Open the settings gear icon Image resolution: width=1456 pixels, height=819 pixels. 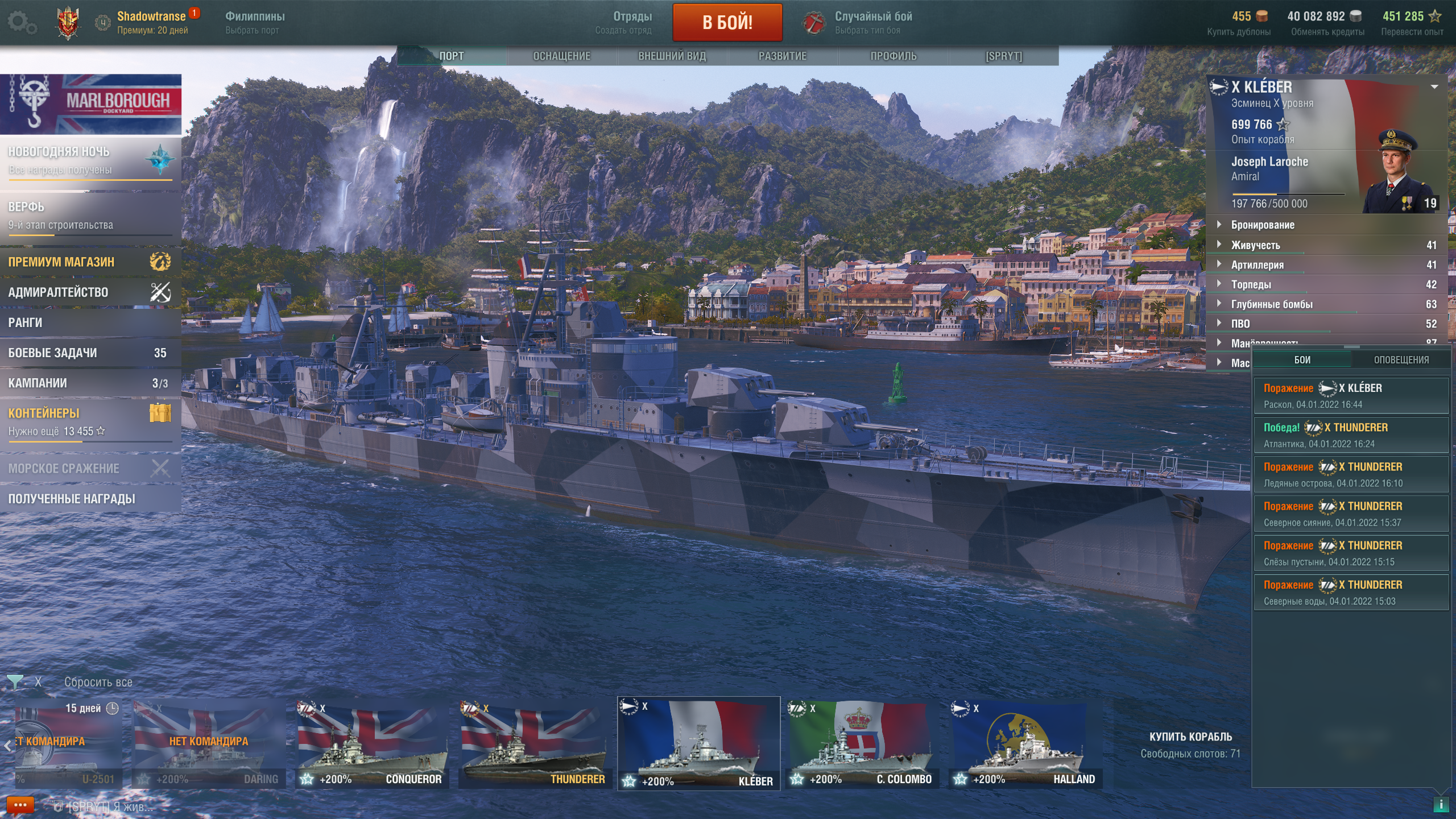coord(22,23)
